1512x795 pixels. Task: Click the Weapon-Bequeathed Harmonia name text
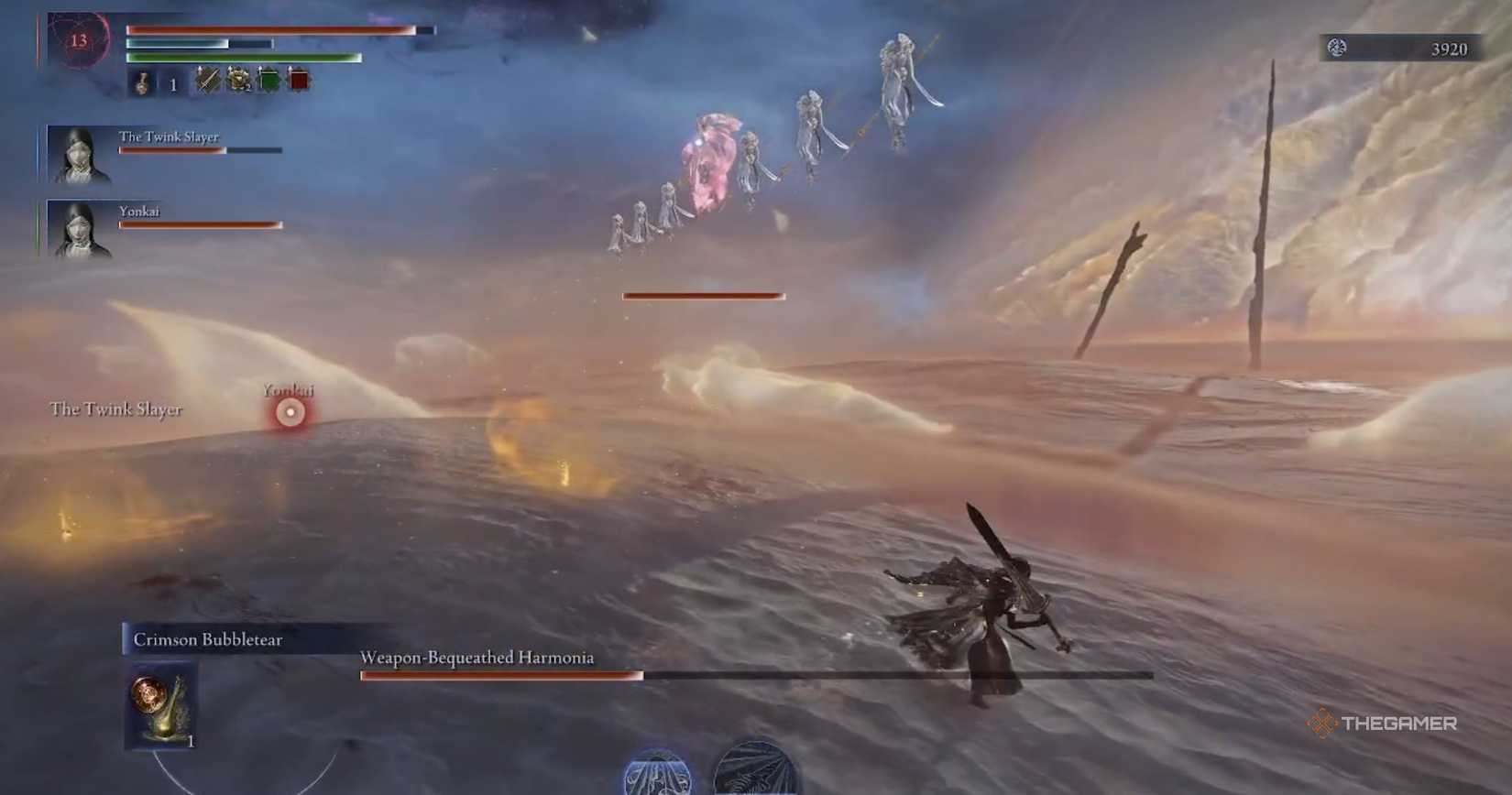[477, 658]
